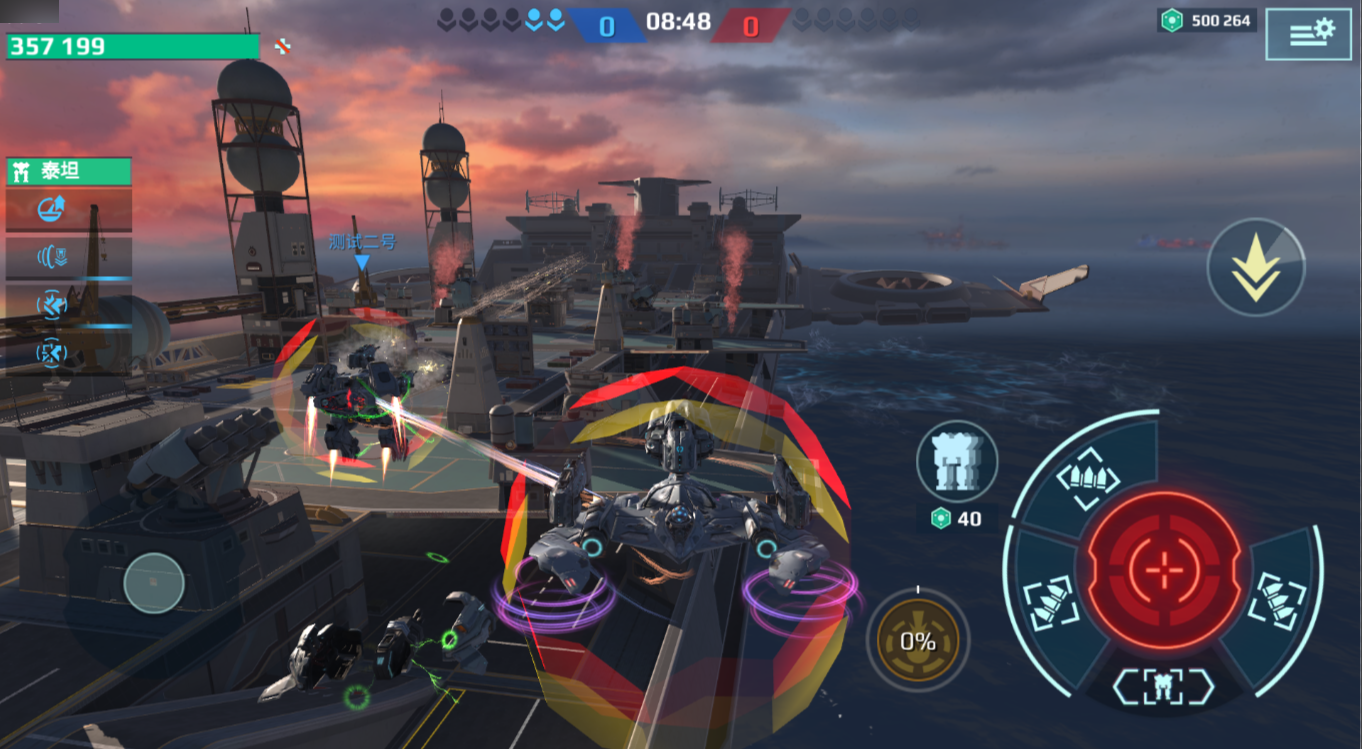Select the top weapon segment with three bullets
1362x749 pixels.
pyautogui.click(x=1088, y=471)
